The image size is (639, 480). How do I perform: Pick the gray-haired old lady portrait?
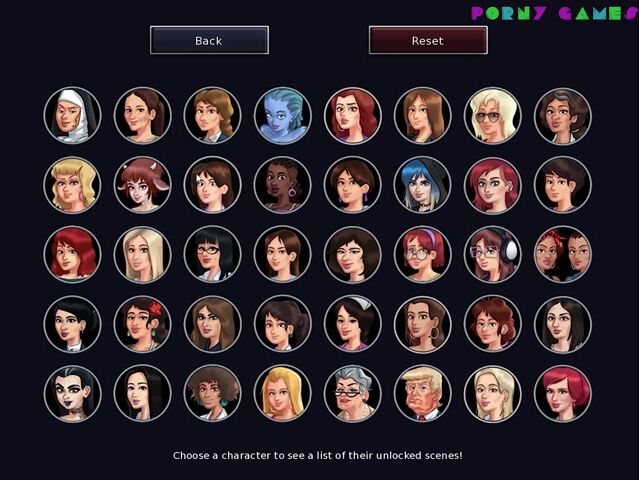[352, 393]
